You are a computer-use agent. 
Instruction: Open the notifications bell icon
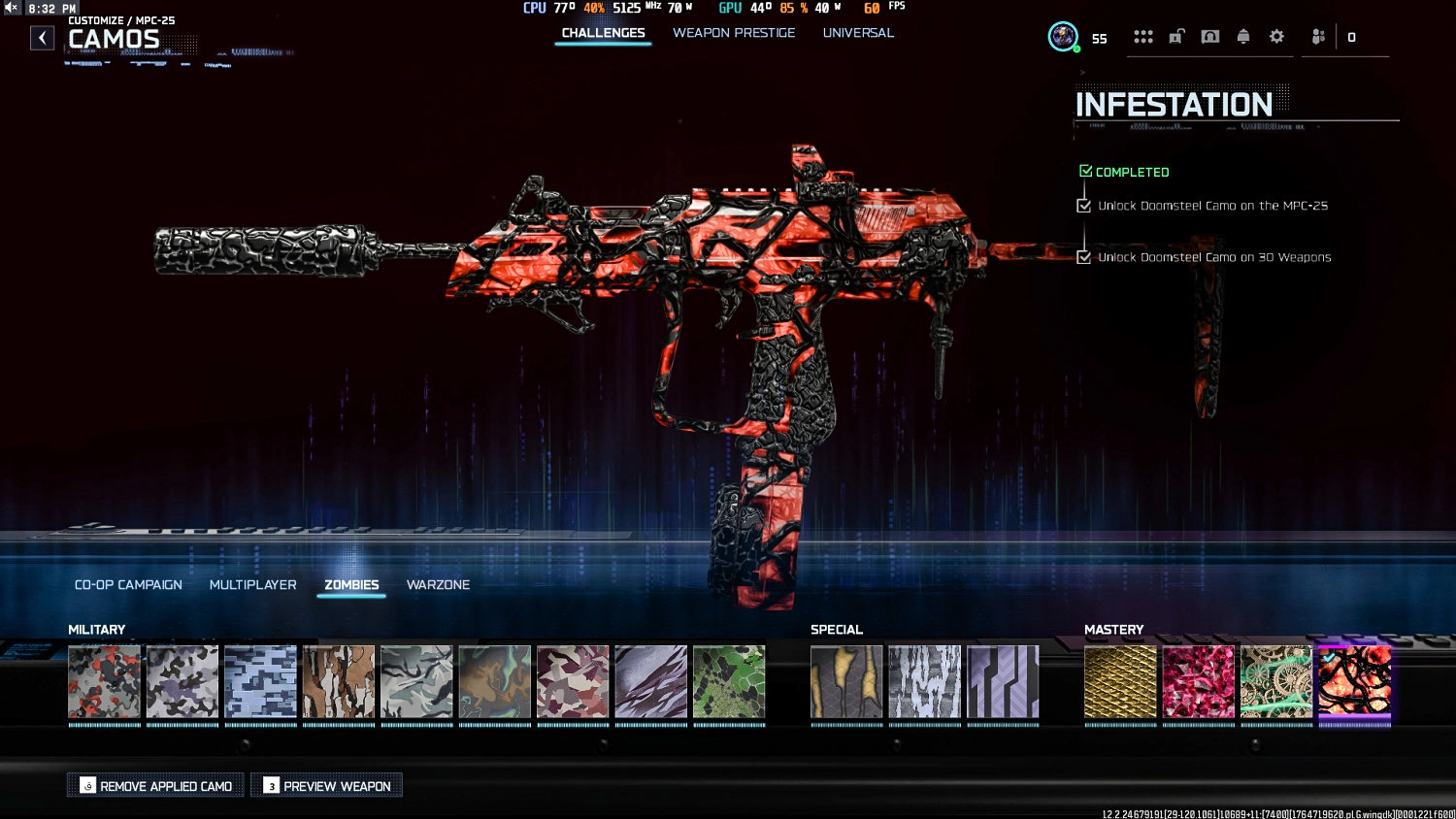(1242, 36)
